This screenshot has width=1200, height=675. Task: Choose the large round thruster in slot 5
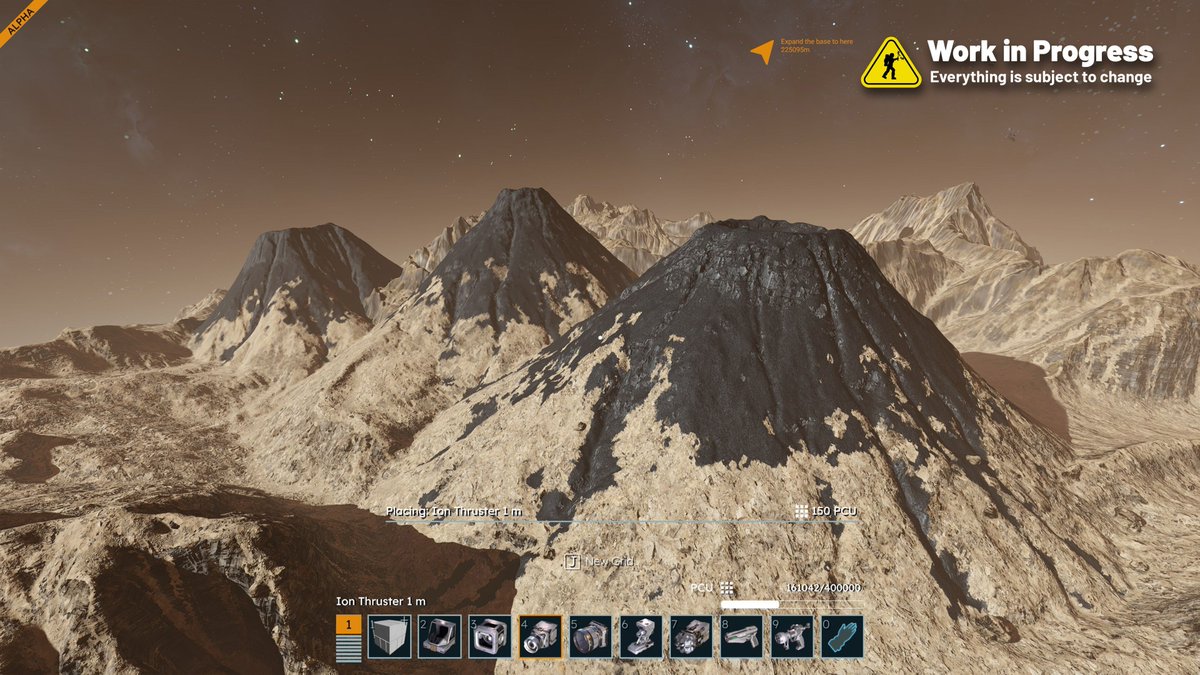click(x=590, y=637)
